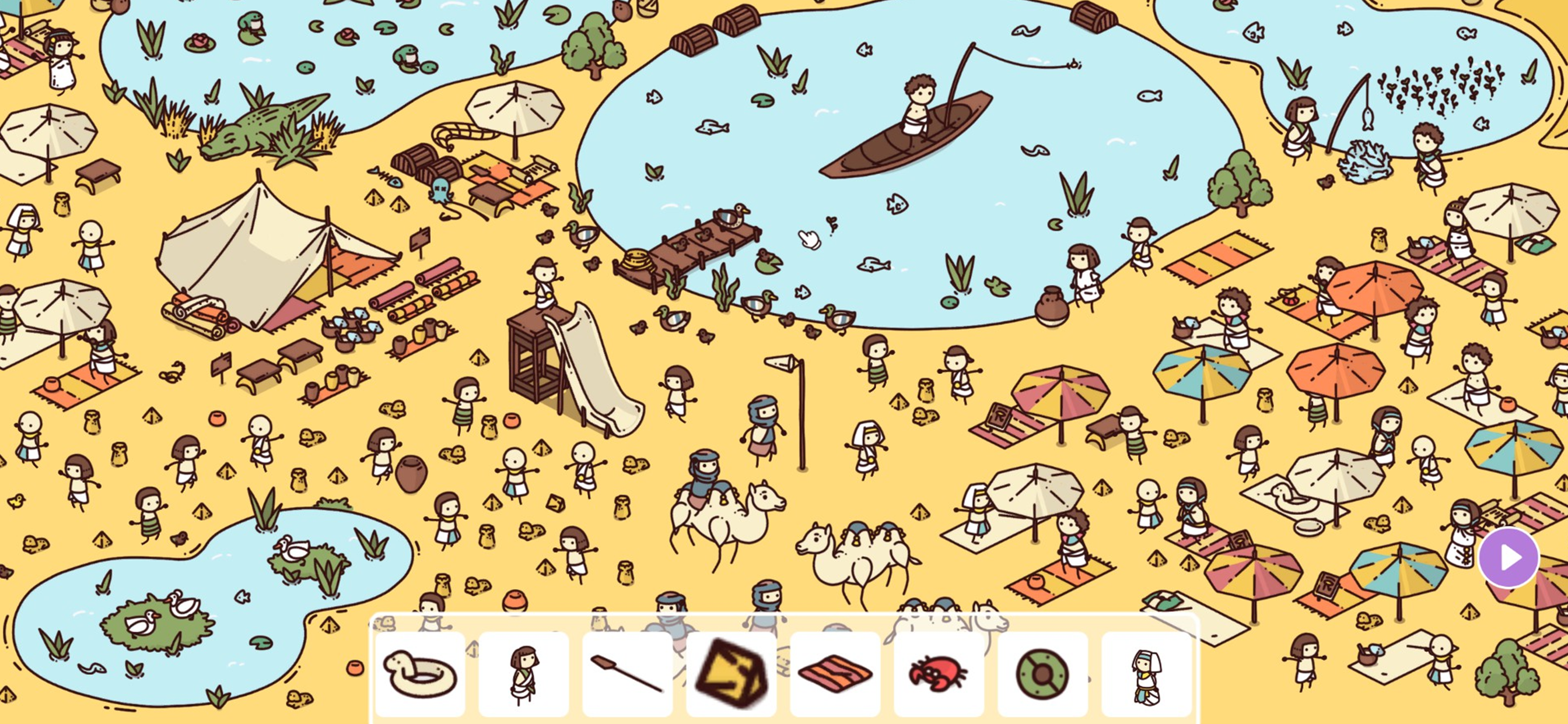Image resolution: width=1568 pixels, height=724 pixels.
Task: Choose the striped red-orange rug target
Action: [x=835, y=673]
